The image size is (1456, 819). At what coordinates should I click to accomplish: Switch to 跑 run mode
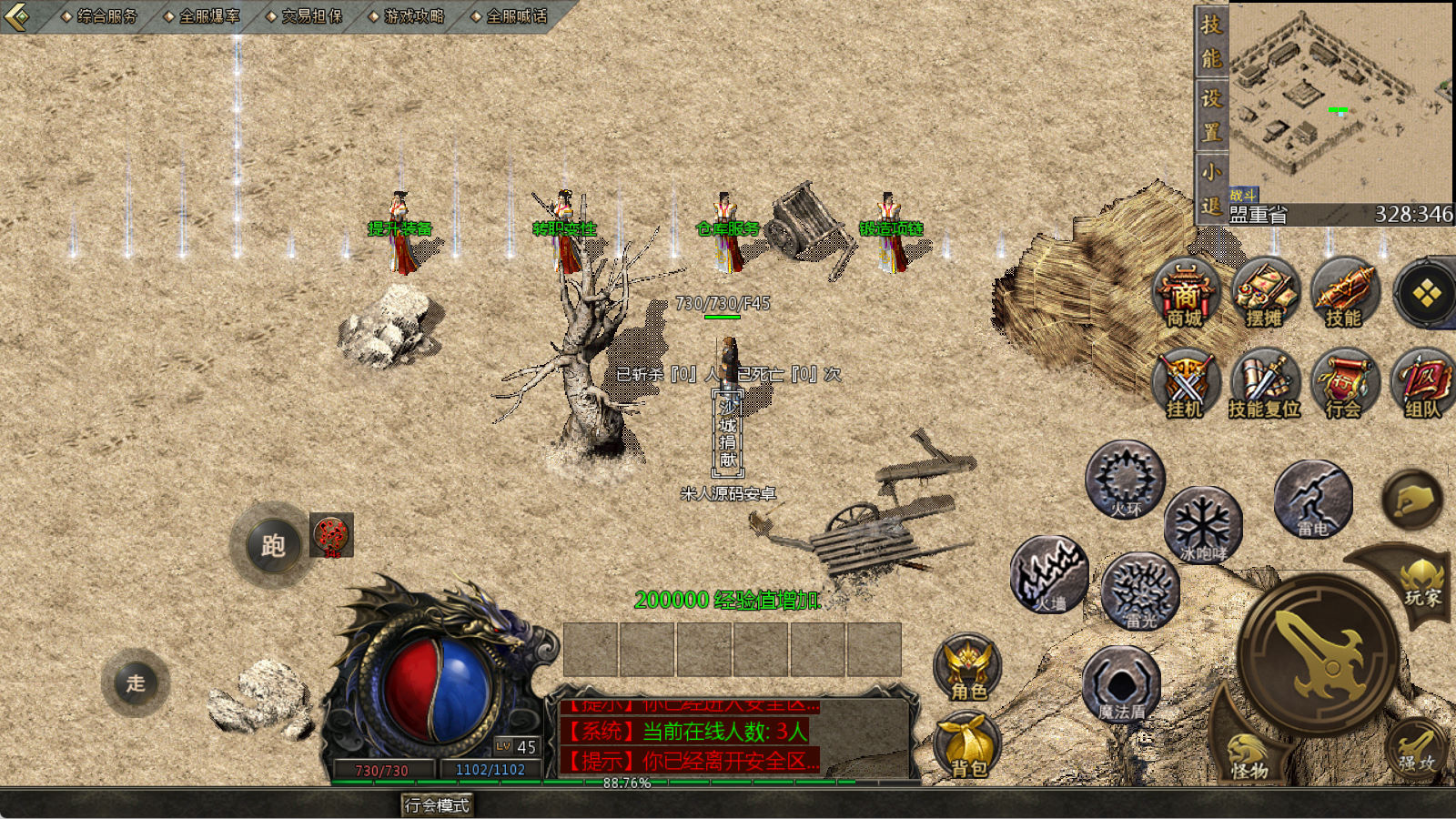pos(273,545)
